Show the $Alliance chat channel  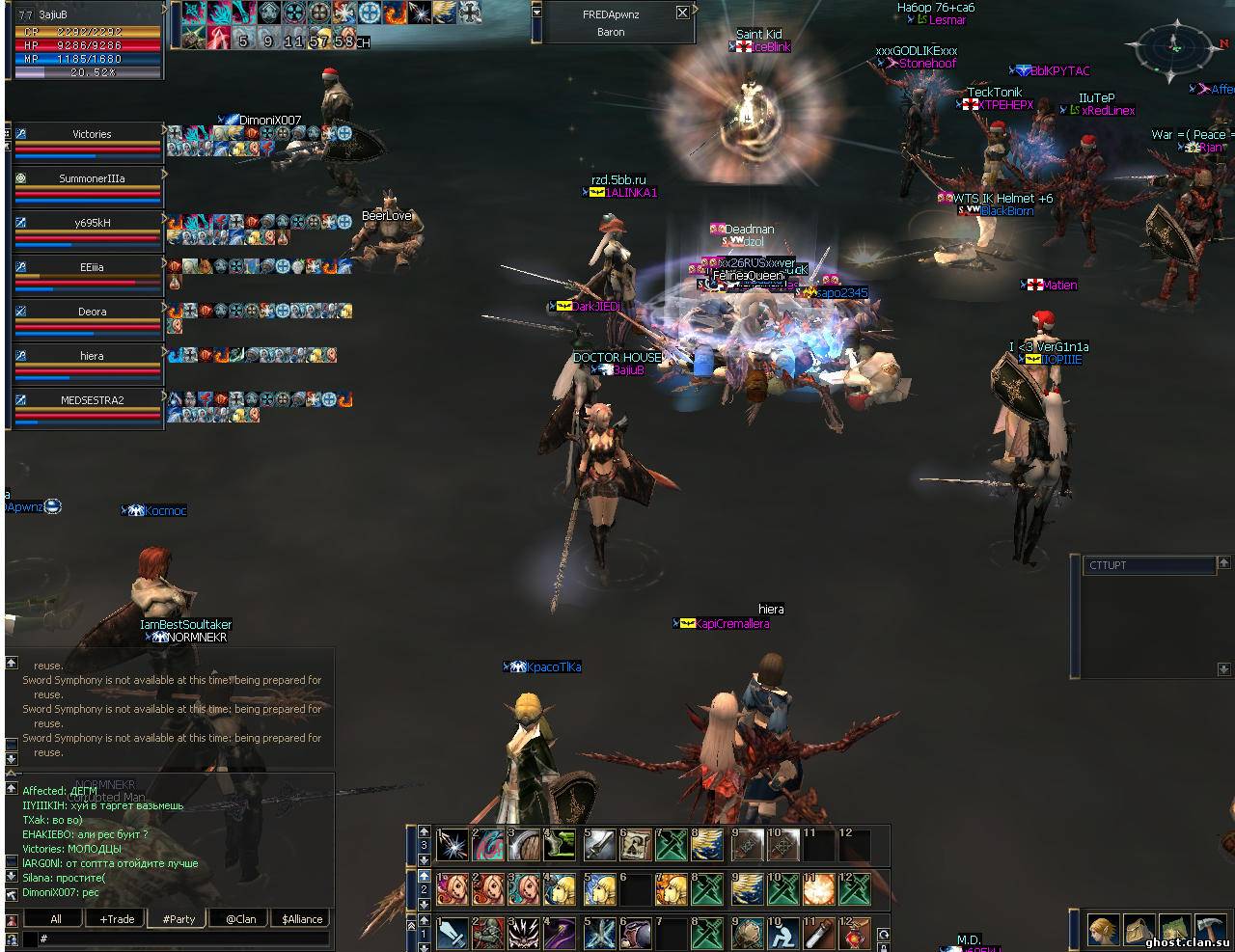301,919
